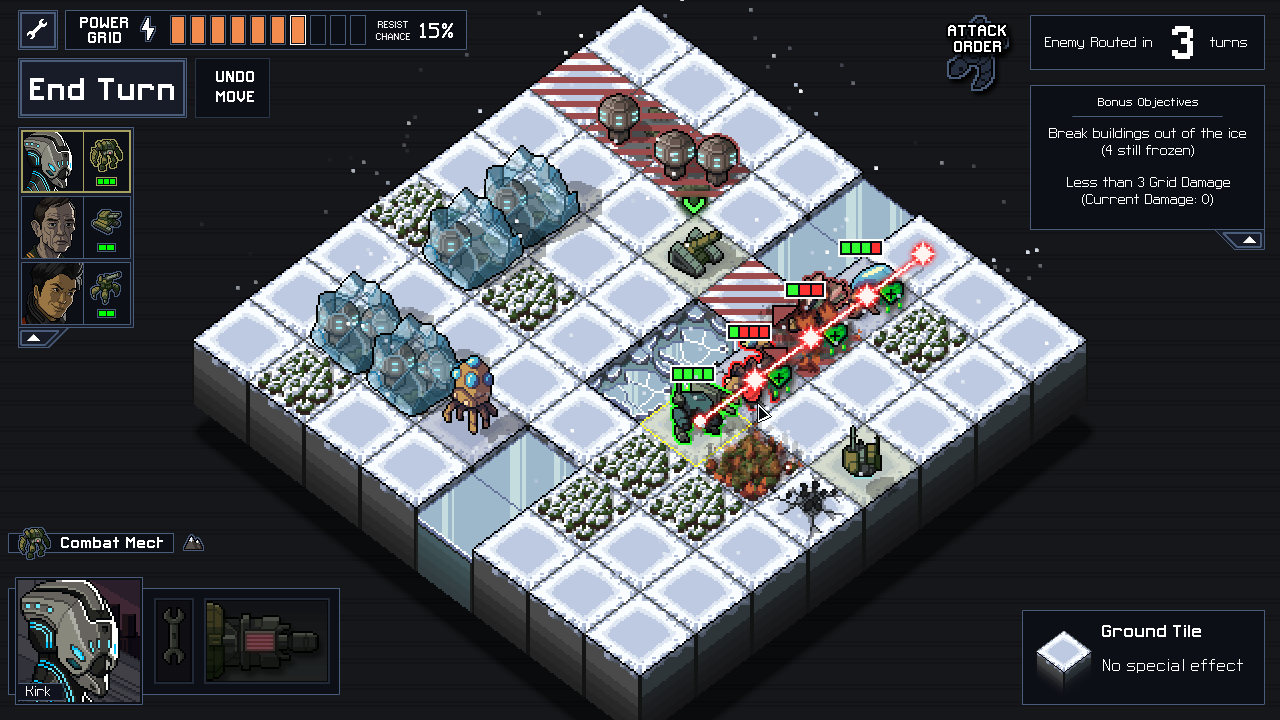Image resolution: width=1280 pixels, height=720 pixels.
Task: Click the lightning bolt on the Power Grid panel
Action: click(x=148, y=29)
